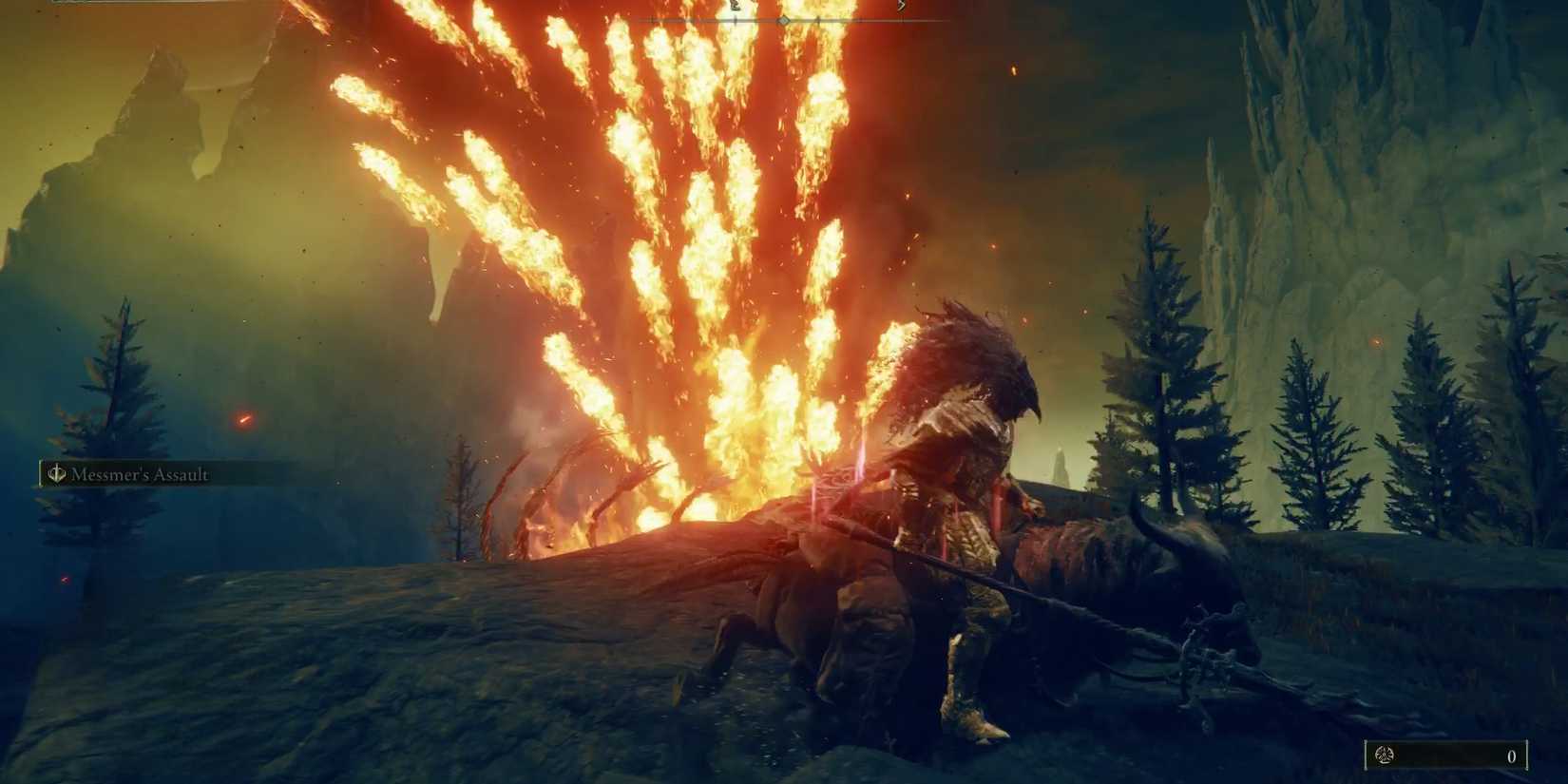Click the small tick mark left of compass diamond
This screenshot has height=784, width=1568.
click(x=735, y=19)
